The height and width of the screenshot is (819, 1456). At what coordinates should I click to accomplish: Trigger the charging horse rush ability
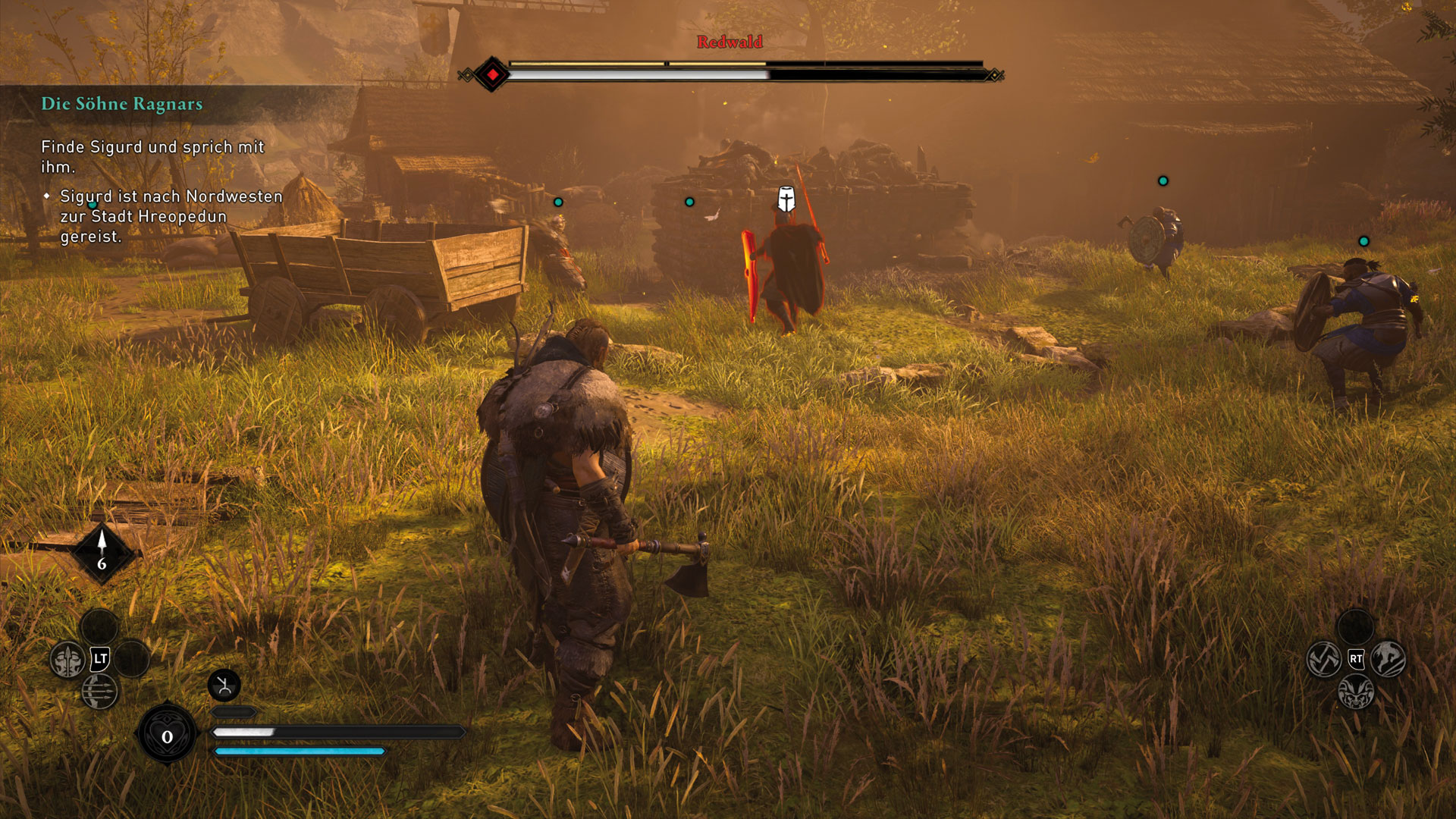(x=1389, y=659)
